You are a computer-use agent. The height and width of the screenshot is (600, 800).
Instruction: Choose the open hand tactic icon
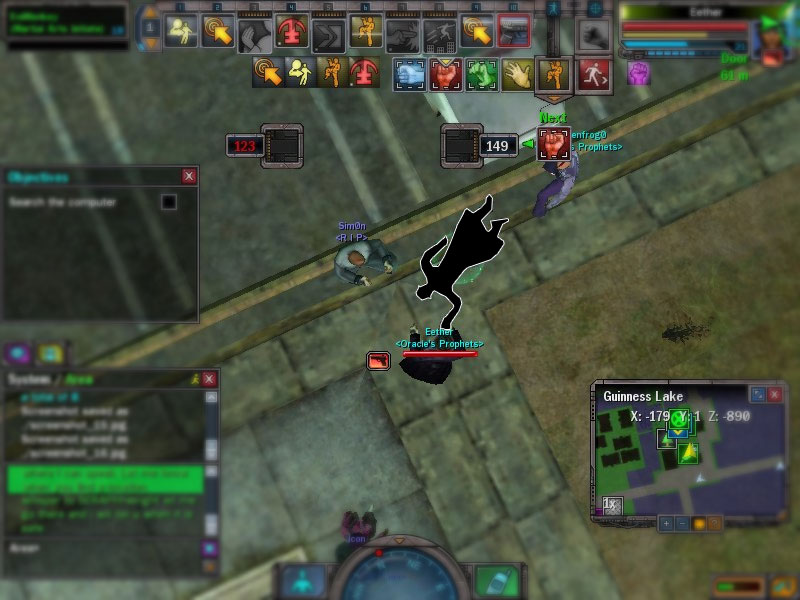click(x=517, y=74)
